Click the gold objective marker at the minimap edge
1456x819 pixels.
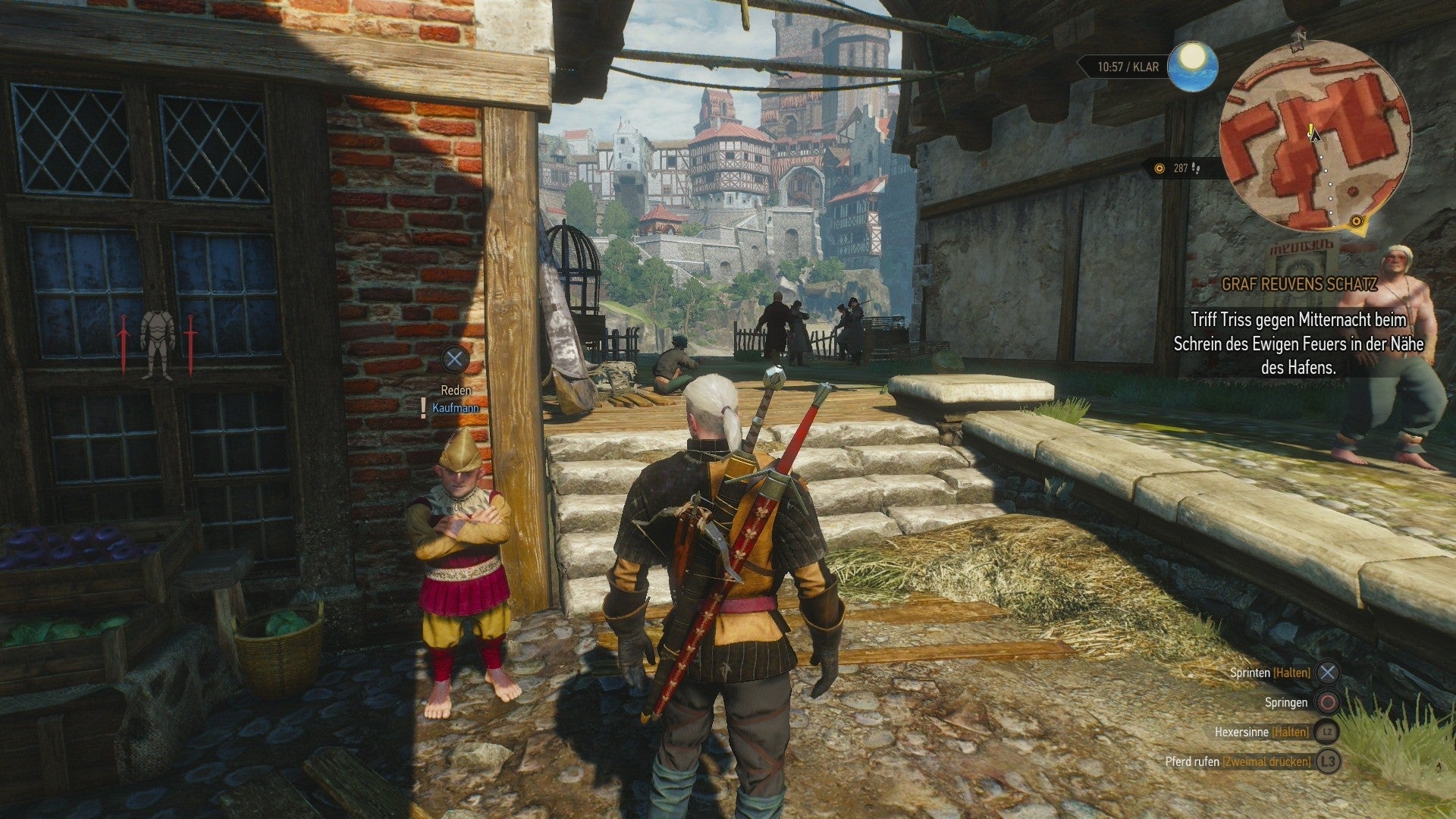[x=1357, y=222]
